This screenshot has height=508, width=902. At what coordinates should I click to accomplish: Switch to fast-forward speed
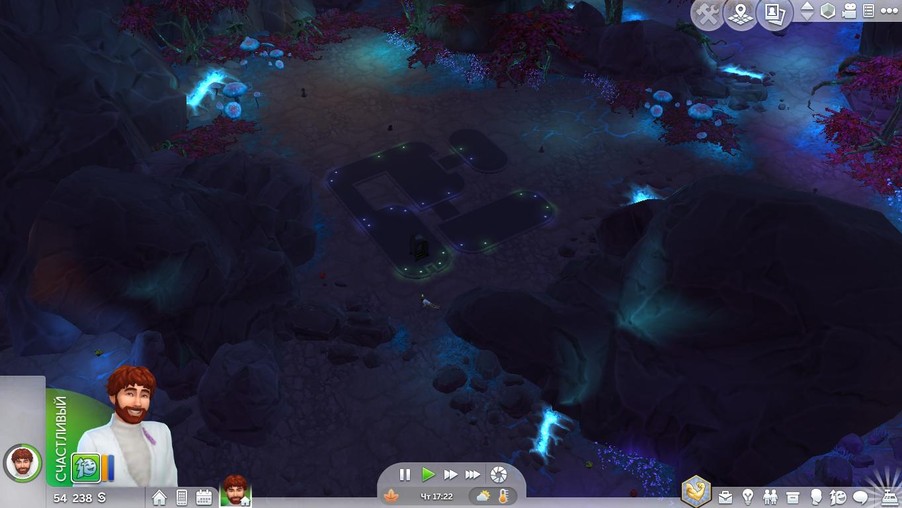(450, 475)
